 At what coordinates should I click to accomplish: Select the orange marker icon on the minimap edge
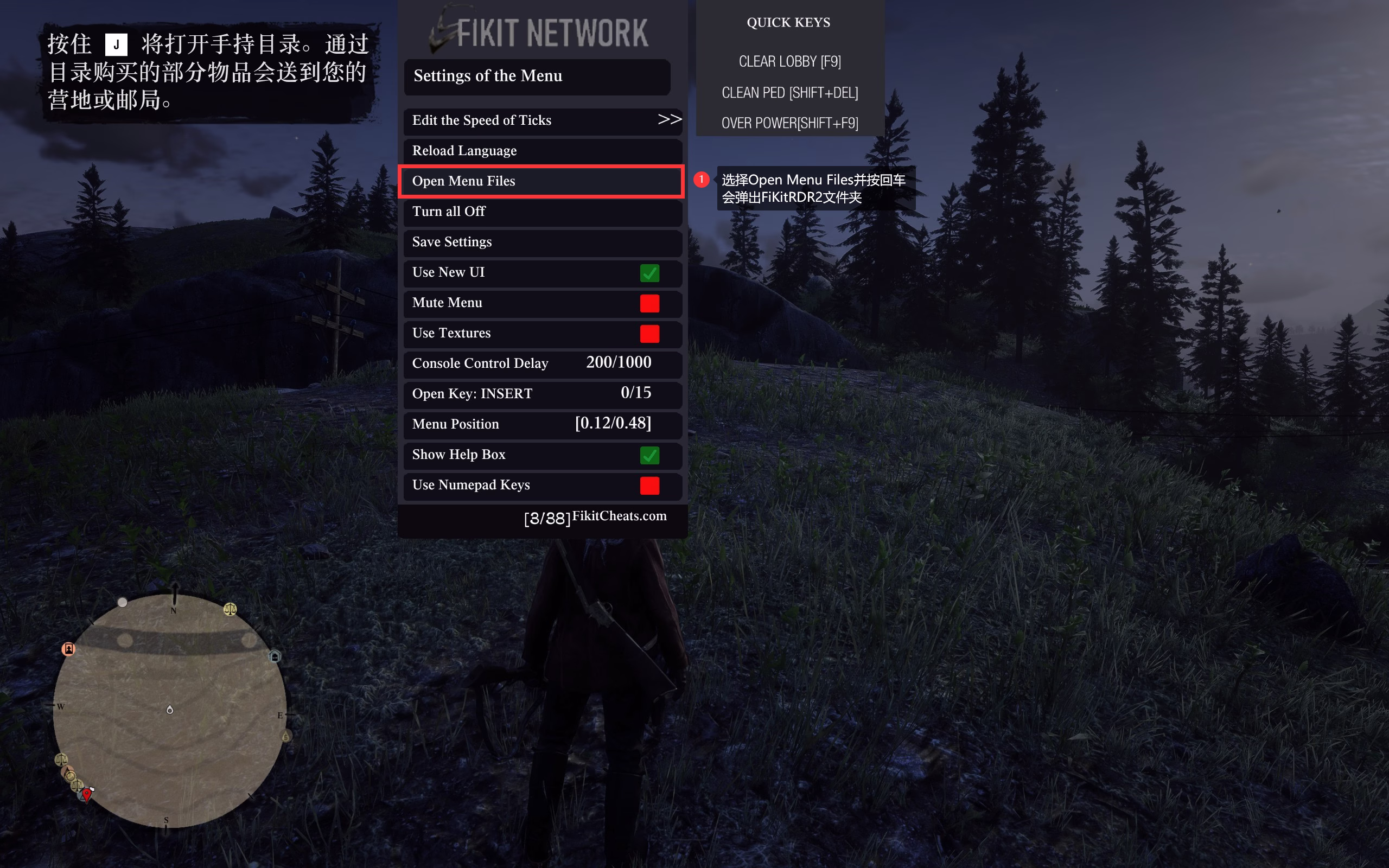click(68, 649)
